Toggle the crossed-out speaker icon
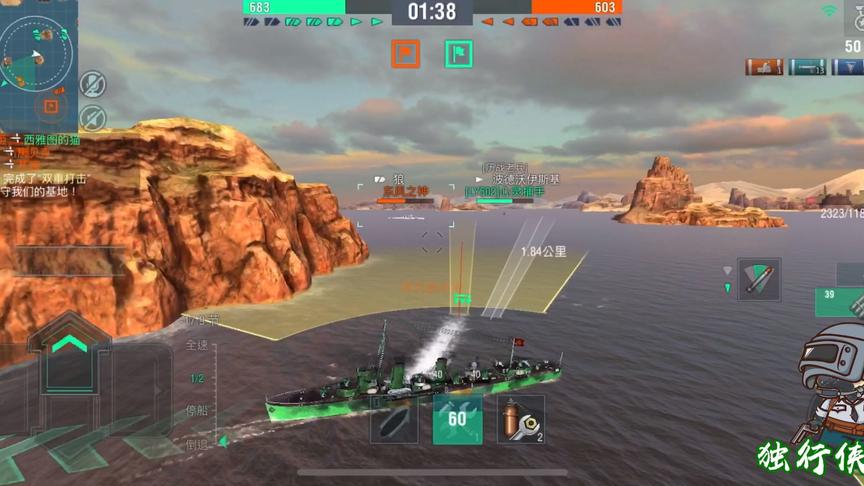The width and height of the screenshot is (864, 486). point(93,117)
